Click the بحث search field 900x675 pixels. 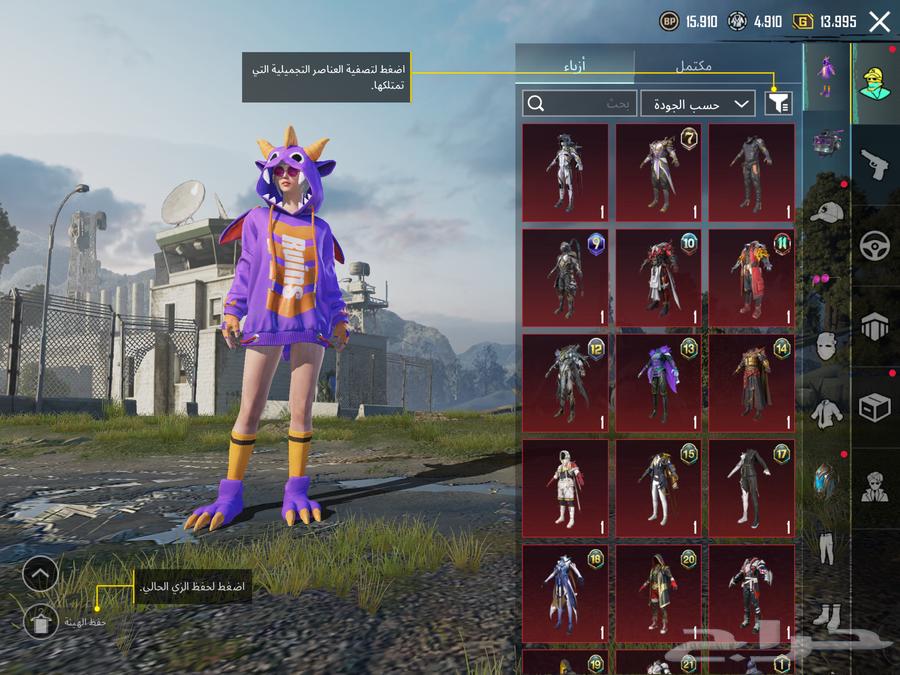(x=580, y=103)
